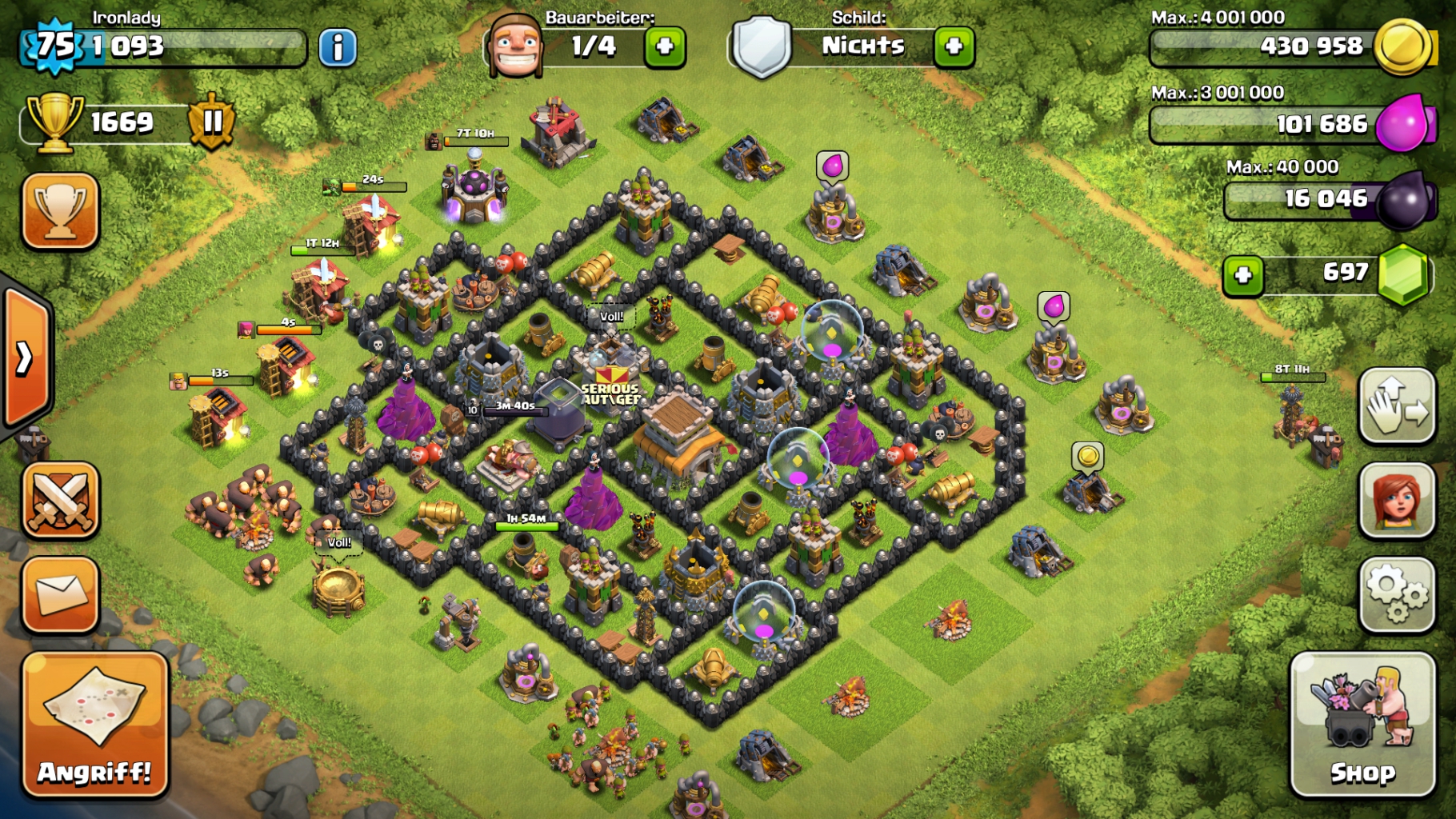The height and width of the screenshot is (819, 1456).
Task: Add gems with the green plus
Action: pos(1242,275)
